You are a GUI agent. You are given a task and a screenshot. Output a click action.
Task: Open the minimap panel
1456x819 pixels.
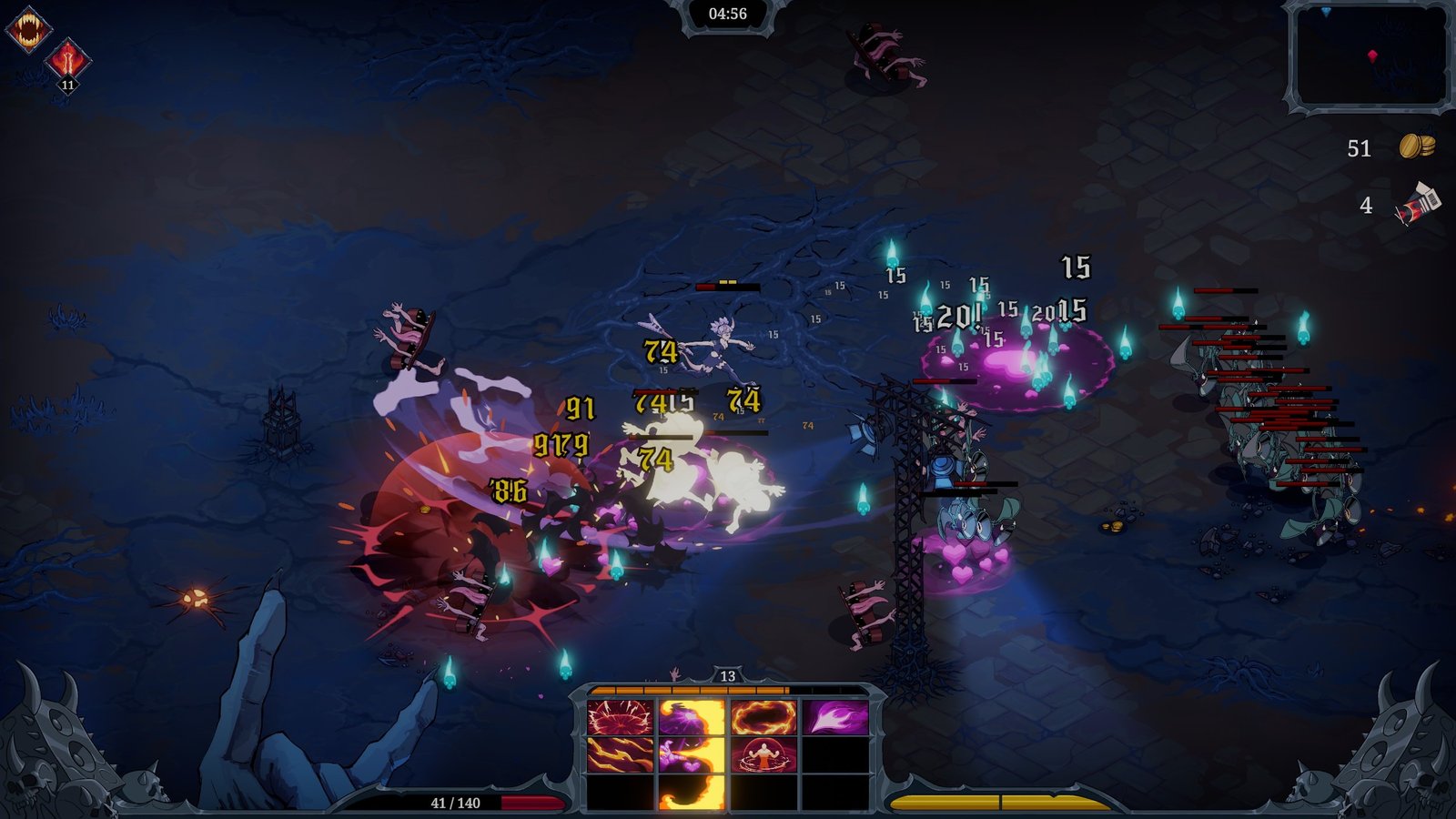[x=1369, y=55]
